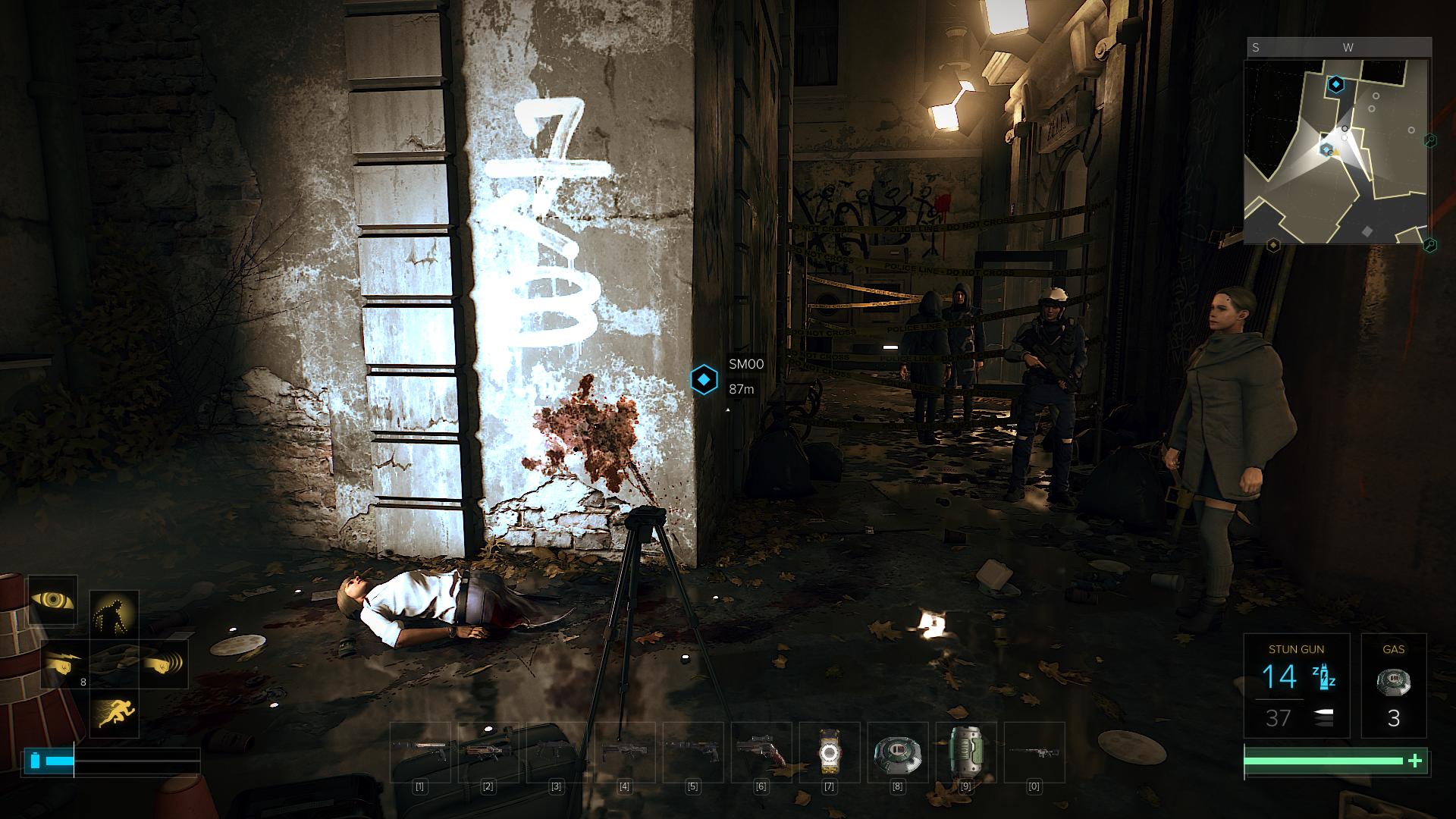Select the lightning fist TESLA augmentation

[64, 664]
